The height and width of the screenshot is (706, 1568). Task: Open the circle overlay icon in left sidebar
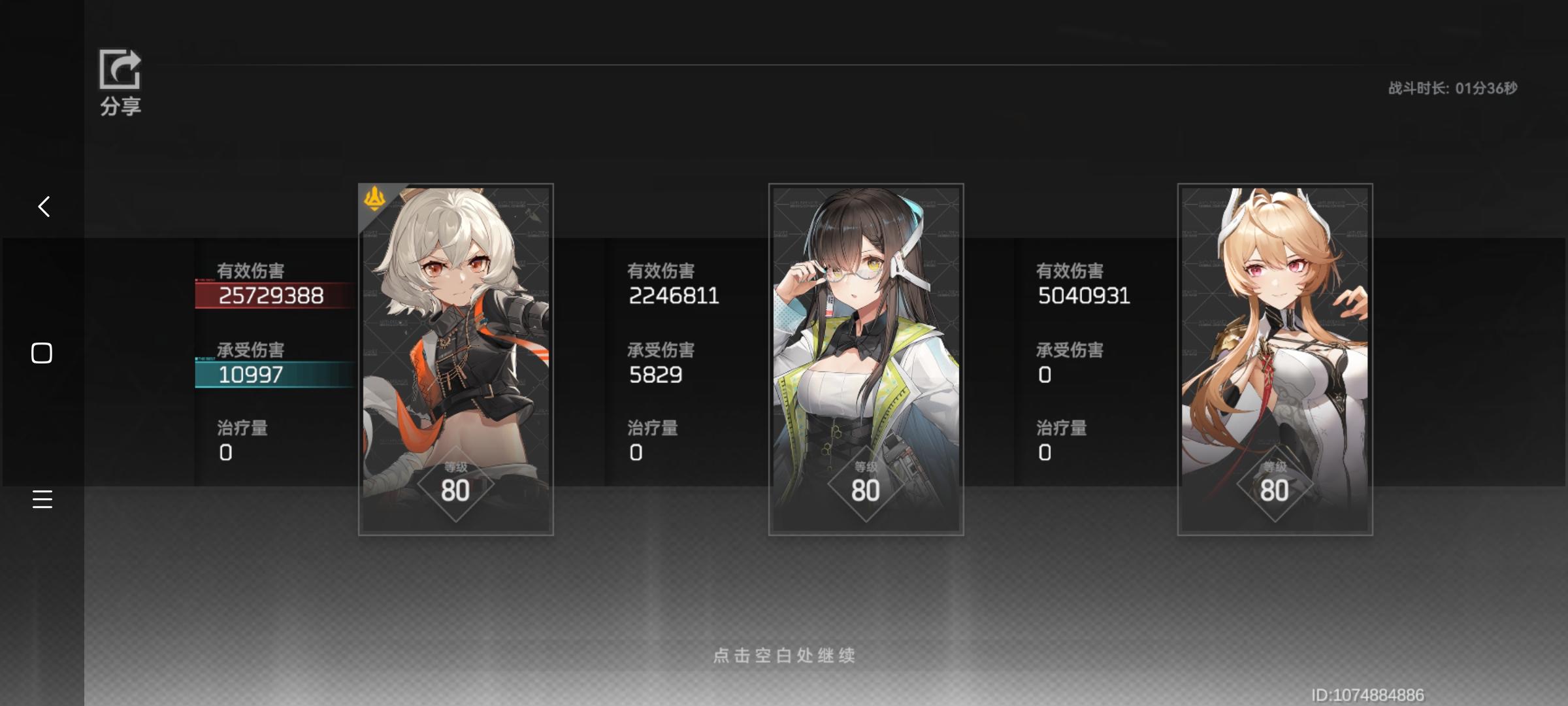42,352
